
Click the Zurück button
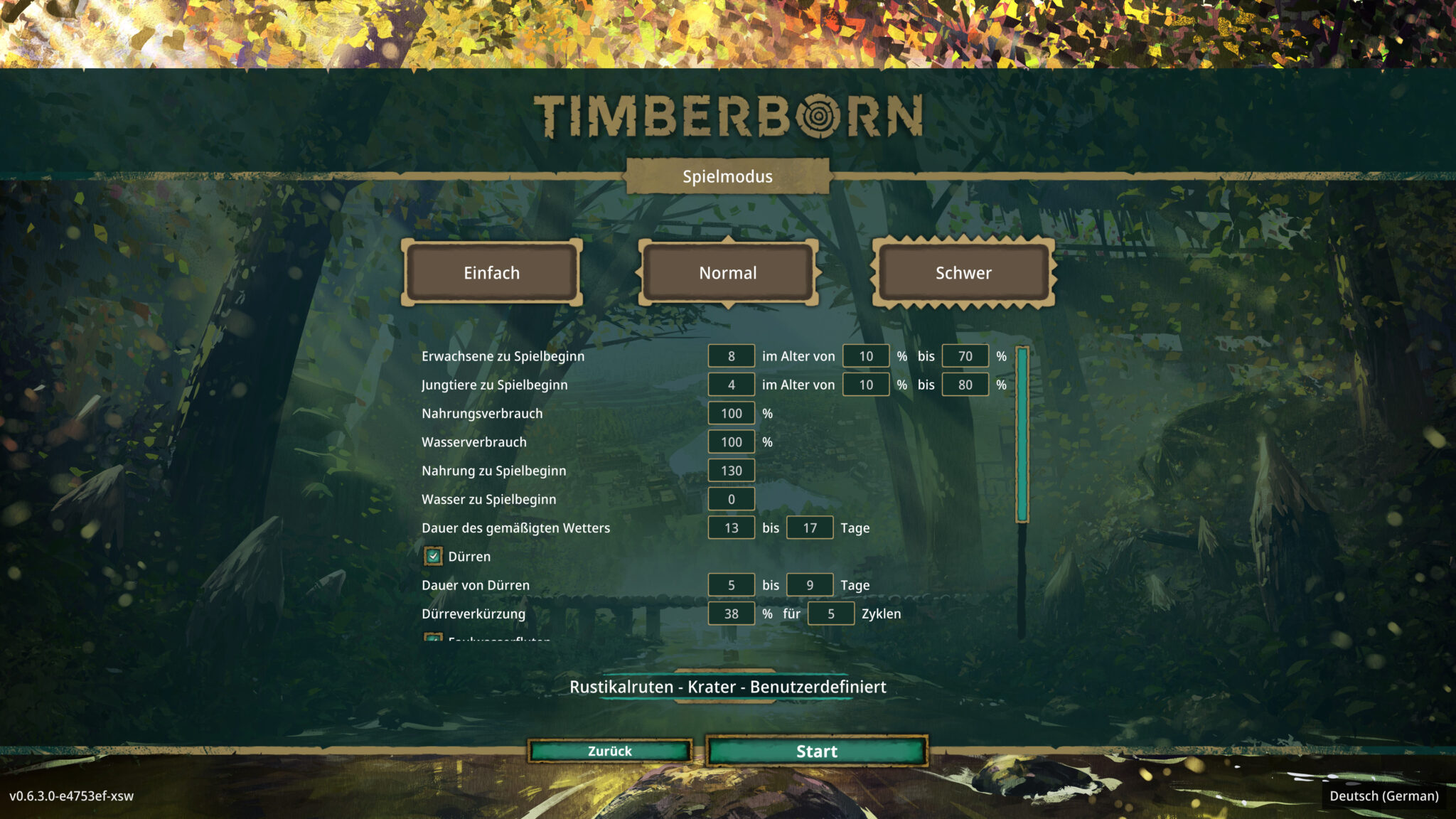click(x=610, y=751)
